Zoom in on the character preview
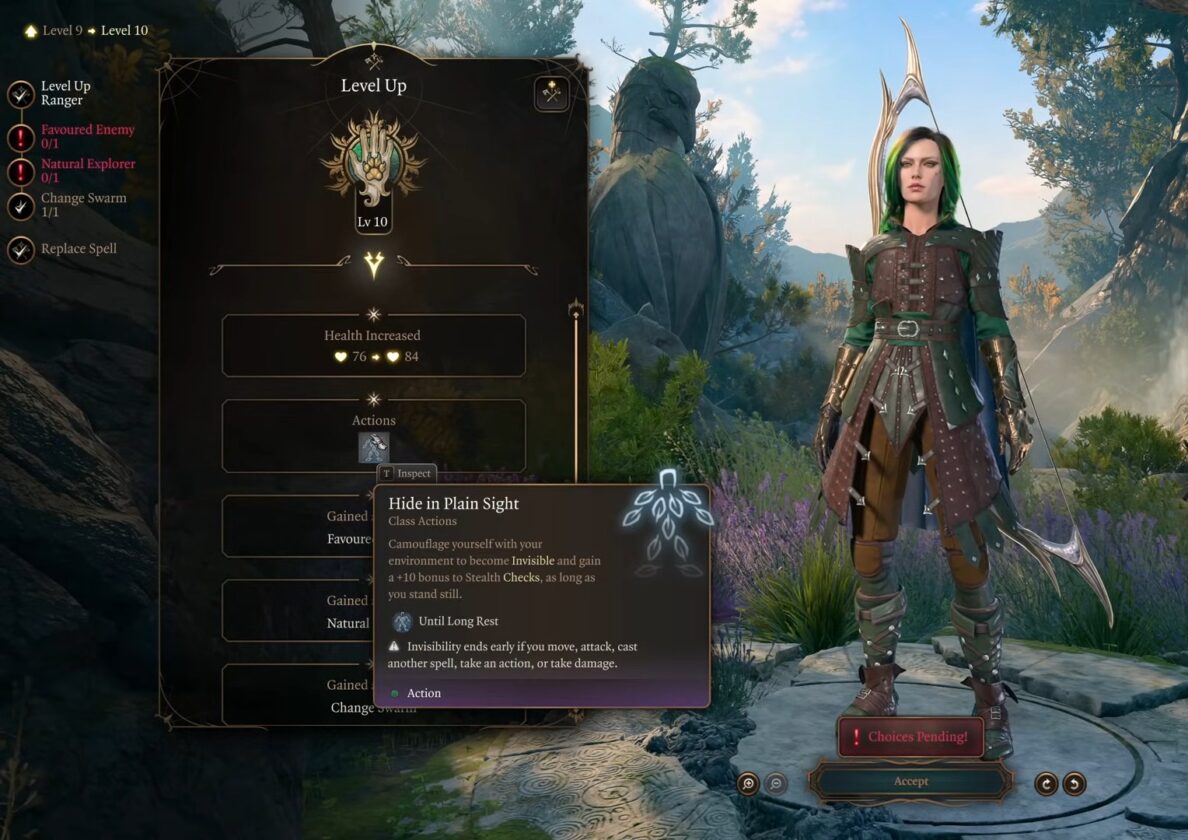Screen dimensions: 1188x840 [748, 783]
